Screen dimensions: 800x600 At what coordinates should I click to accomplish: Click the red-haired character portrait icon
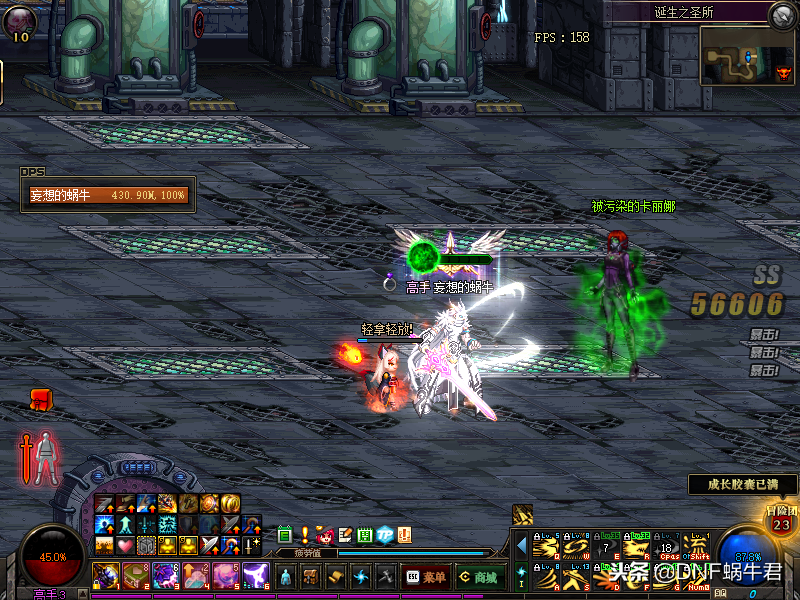click(x=325, y=535)
